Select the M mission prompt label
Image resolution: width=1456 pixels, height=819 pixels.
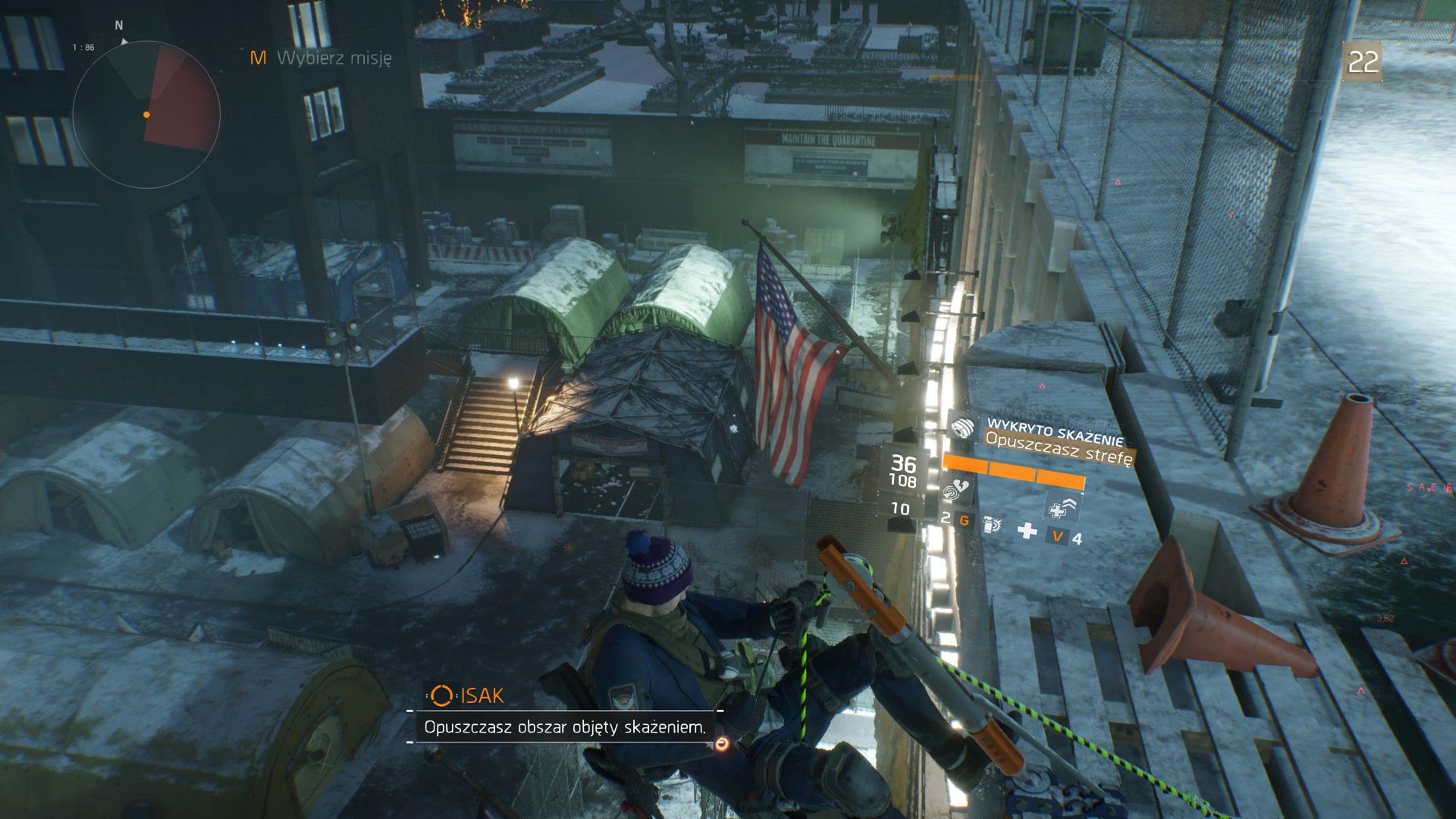point(258,56)
